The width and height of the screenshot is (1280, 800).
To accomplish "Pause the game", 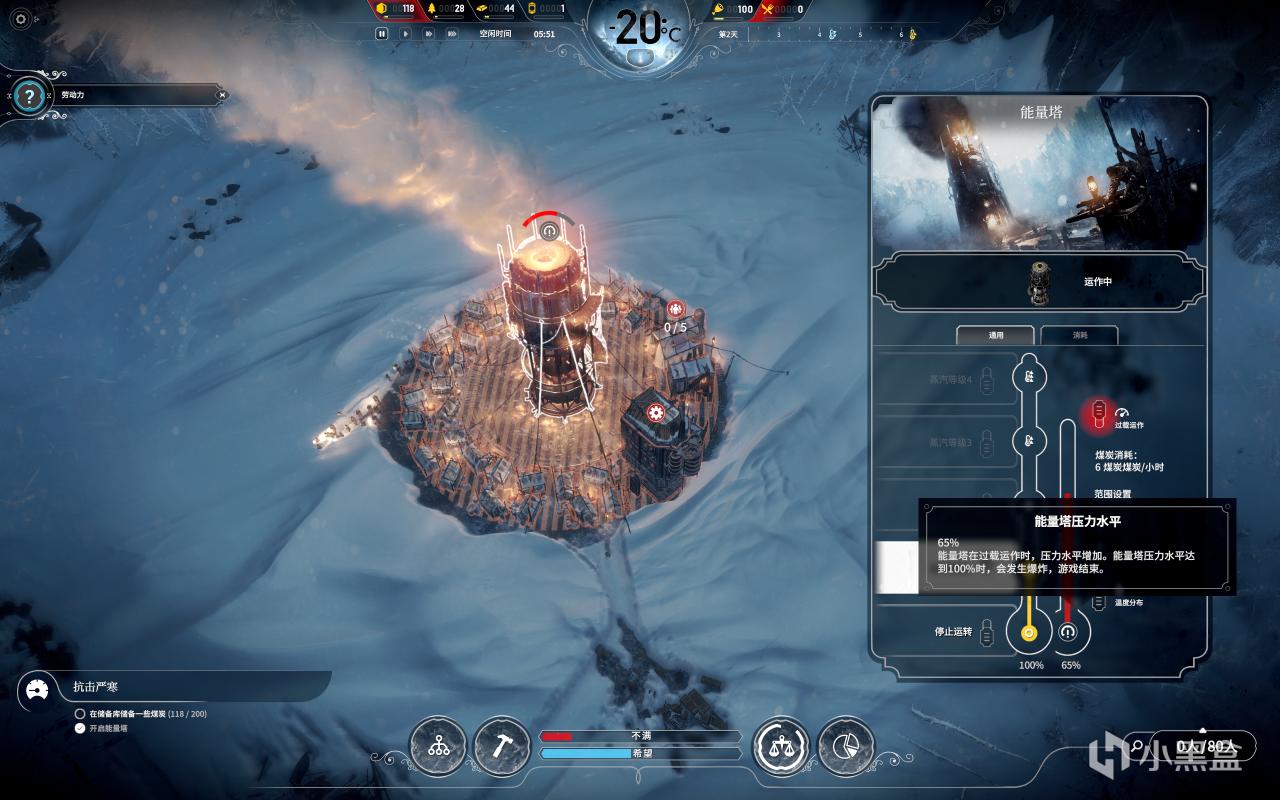I will [x=382, y=33].
